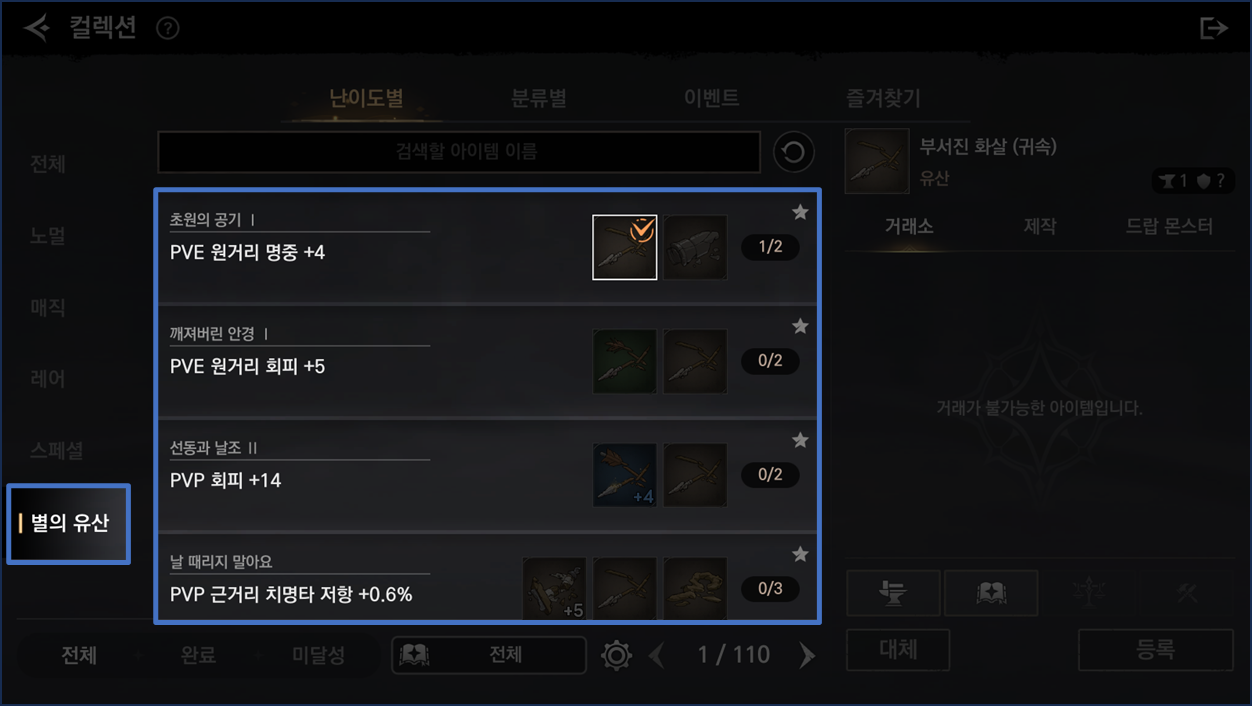The image size is (1252, 706).
Task: Click the 등록 register button
Action: click(x=1155, y=650)
